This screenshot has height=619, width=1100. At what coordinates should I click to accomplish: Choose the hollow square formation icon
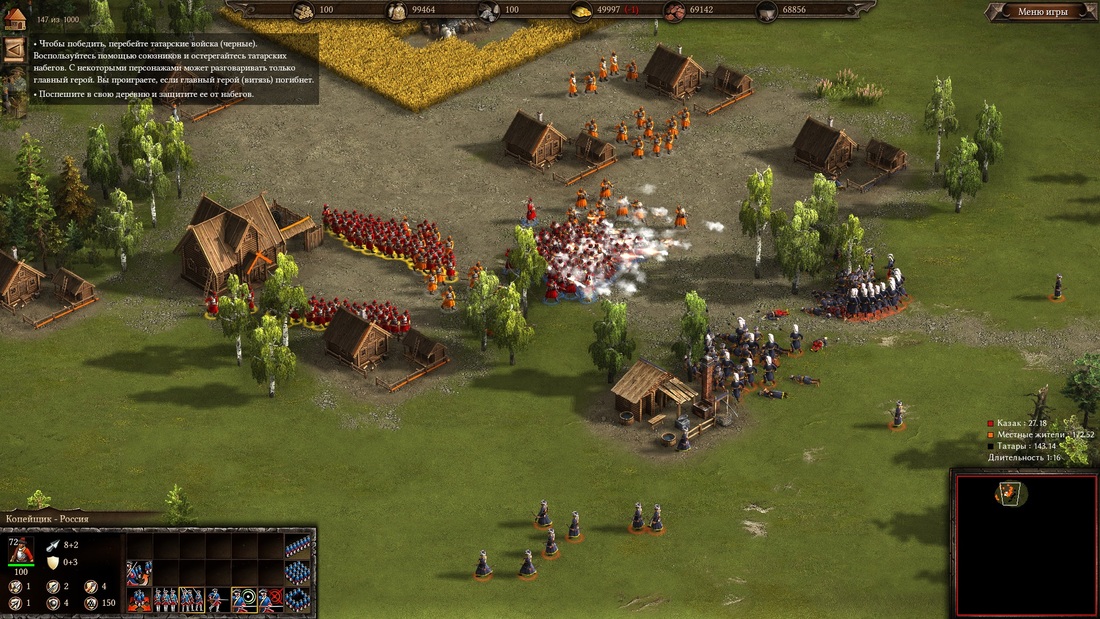[x=297, y=599]
